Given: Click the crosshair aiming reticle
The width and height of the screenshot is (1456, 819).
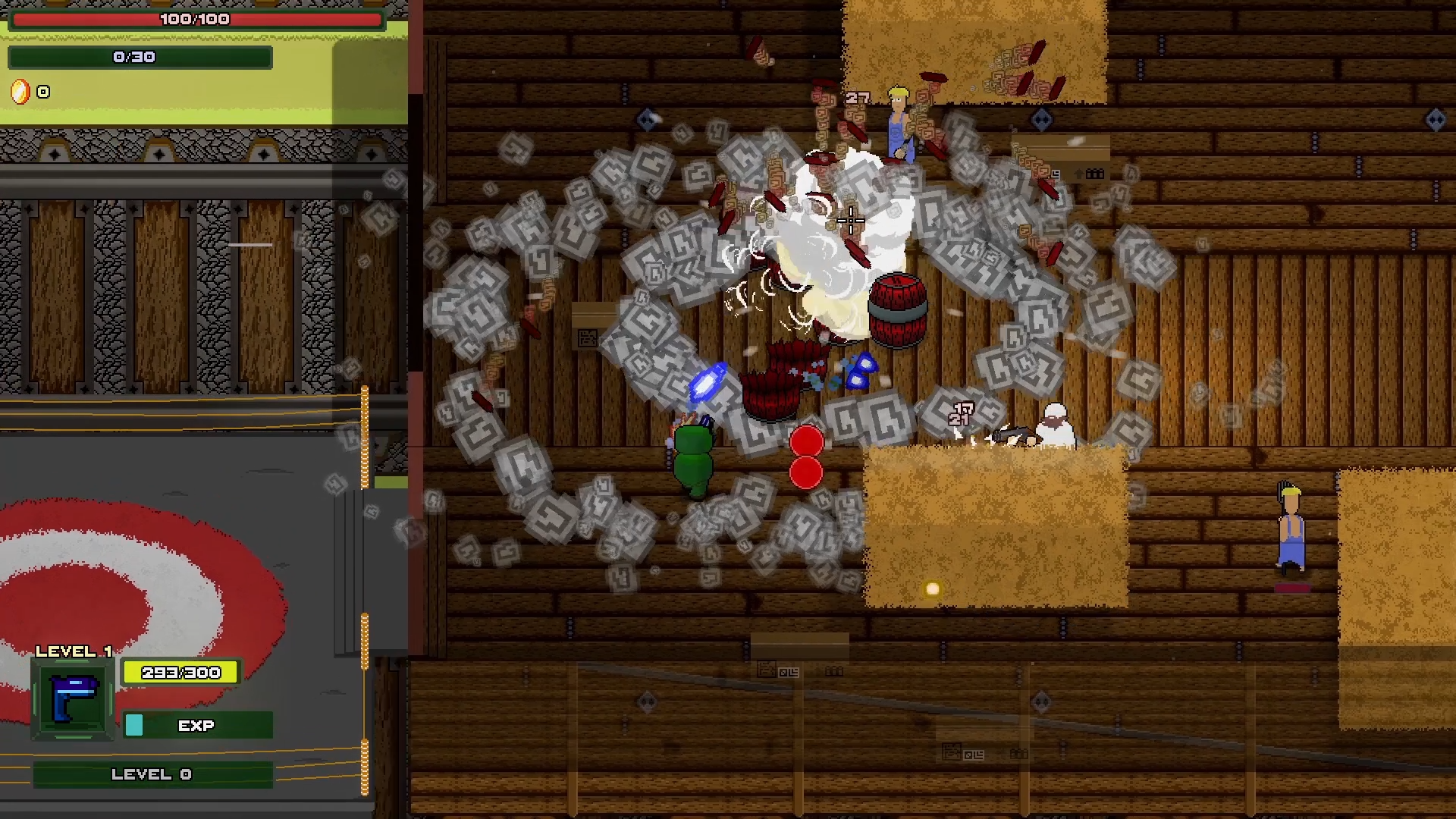Looking at the screenshot, I should click(x=851, y=221).
